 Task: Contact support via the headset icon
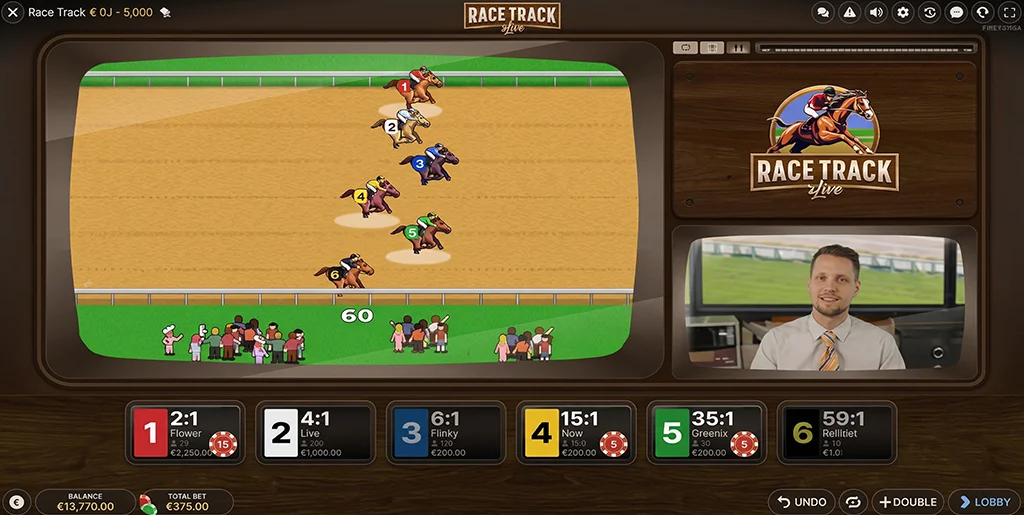[x=983, y=13]
